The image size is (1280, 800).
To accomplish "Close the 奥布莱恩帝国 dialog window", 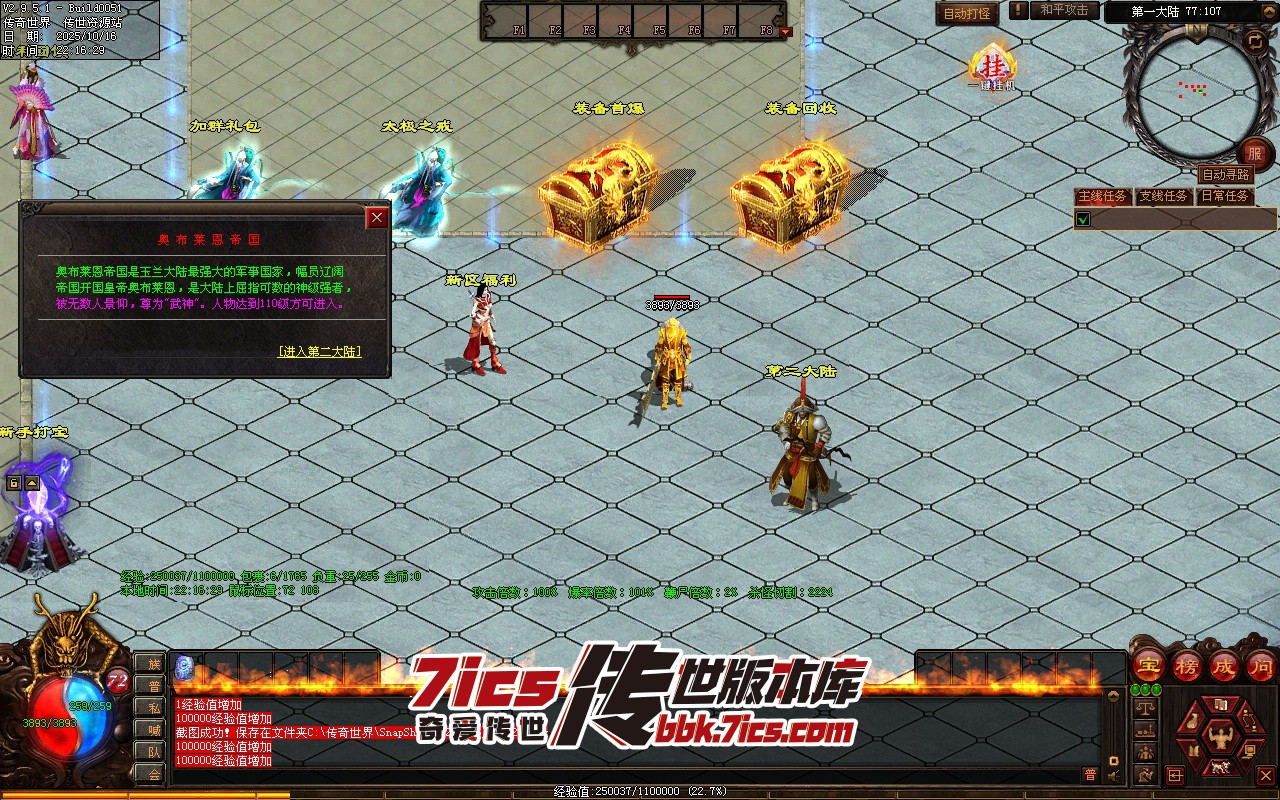I will pyautogui.click(x=377, y=218).
